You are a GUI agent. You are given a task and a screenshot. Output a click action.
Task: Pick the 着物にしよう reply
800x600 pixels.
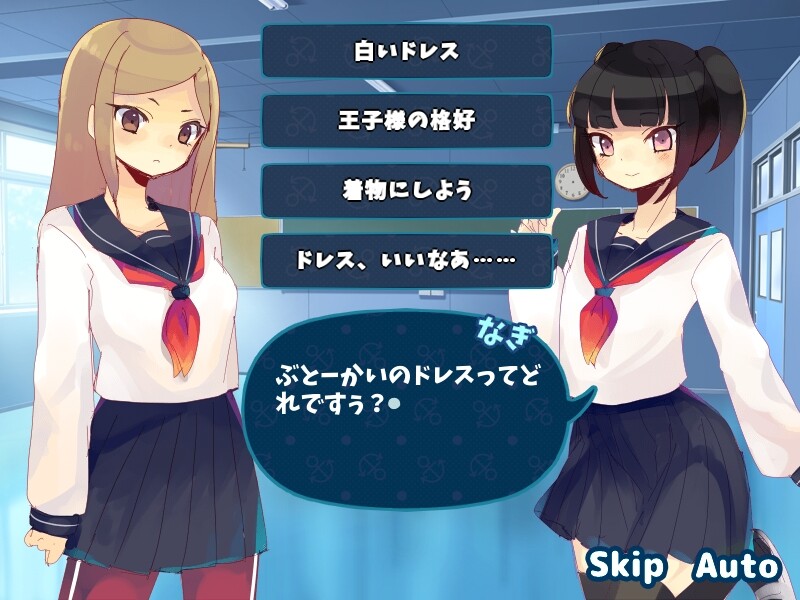406,191
